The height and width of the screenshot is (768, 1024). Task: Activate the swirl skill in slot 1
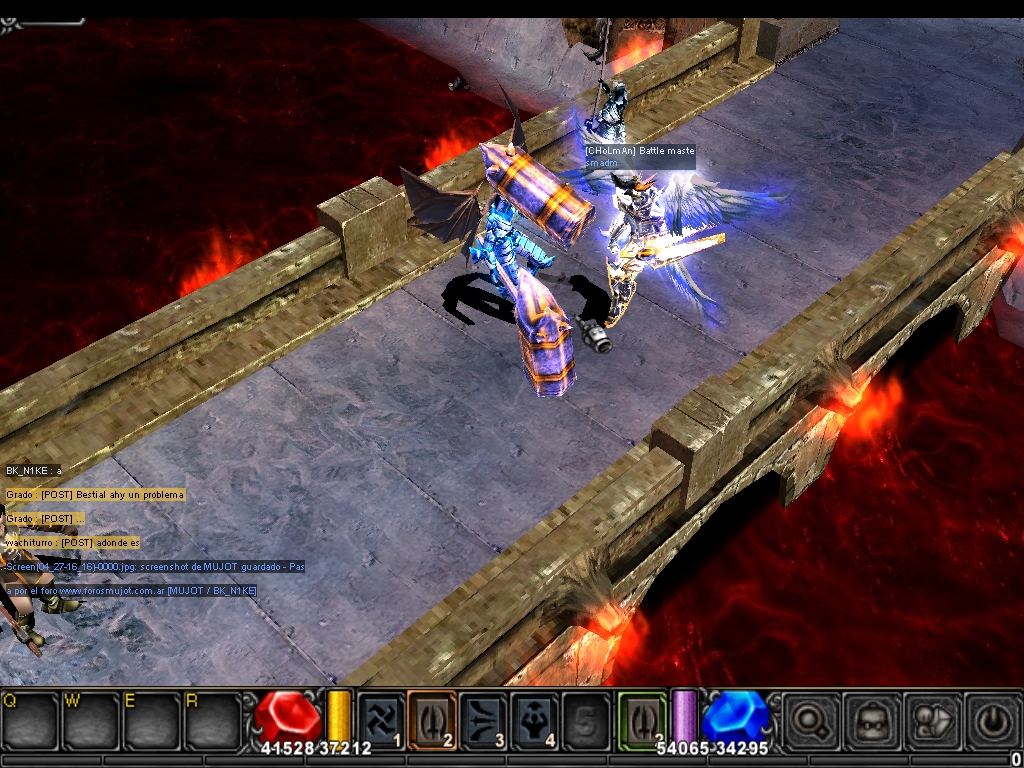(x=382, y=720)
